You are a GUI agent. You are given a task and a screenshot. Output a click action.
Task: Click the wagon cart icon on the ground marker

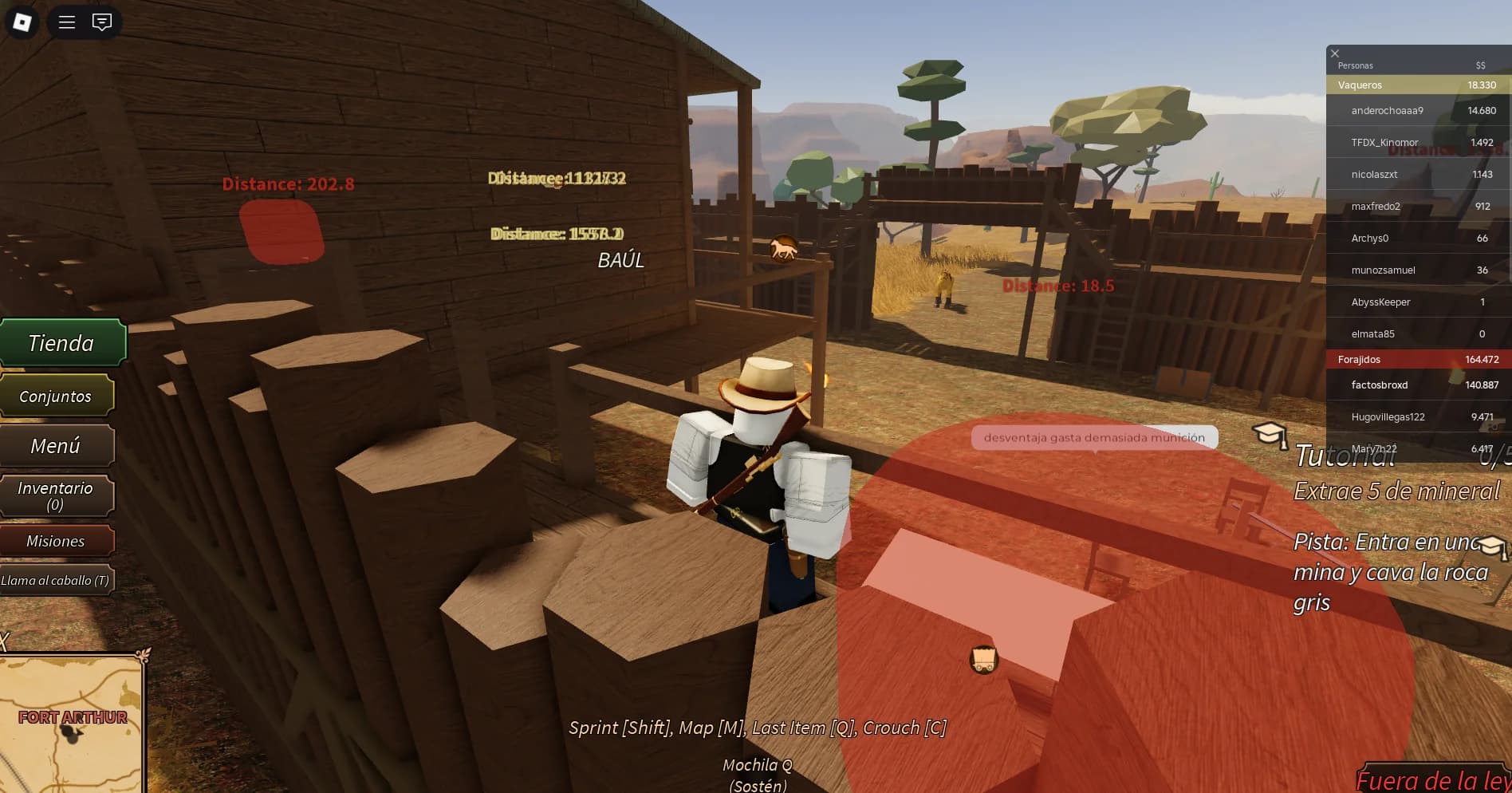click(984, 659)
